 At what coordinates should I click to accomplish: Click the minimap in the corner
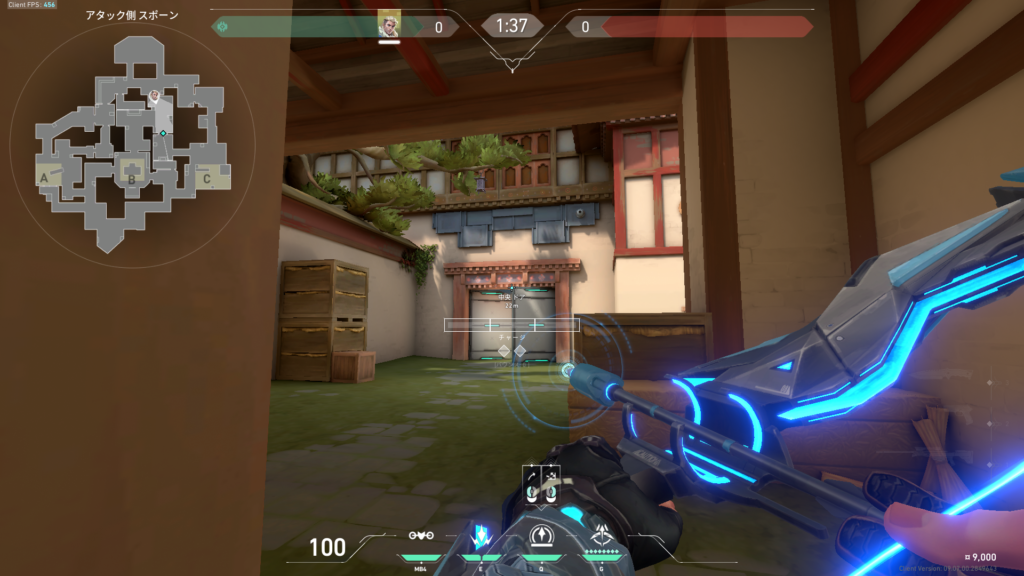click(x=130, y=143)
